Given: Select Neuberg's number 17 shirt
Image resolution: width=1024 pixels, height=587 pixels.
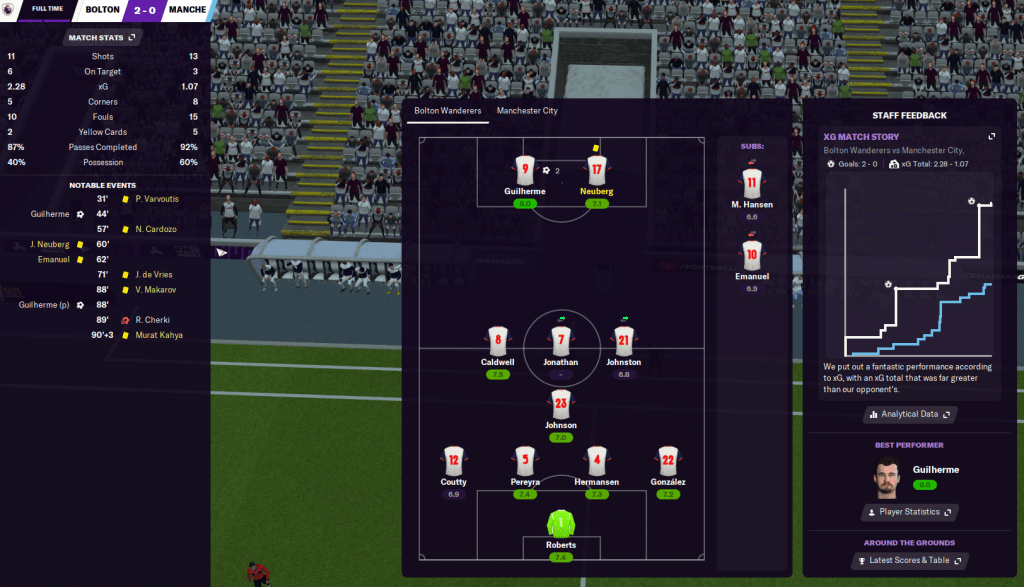Looking at the screenshot, I should point(597,170).
